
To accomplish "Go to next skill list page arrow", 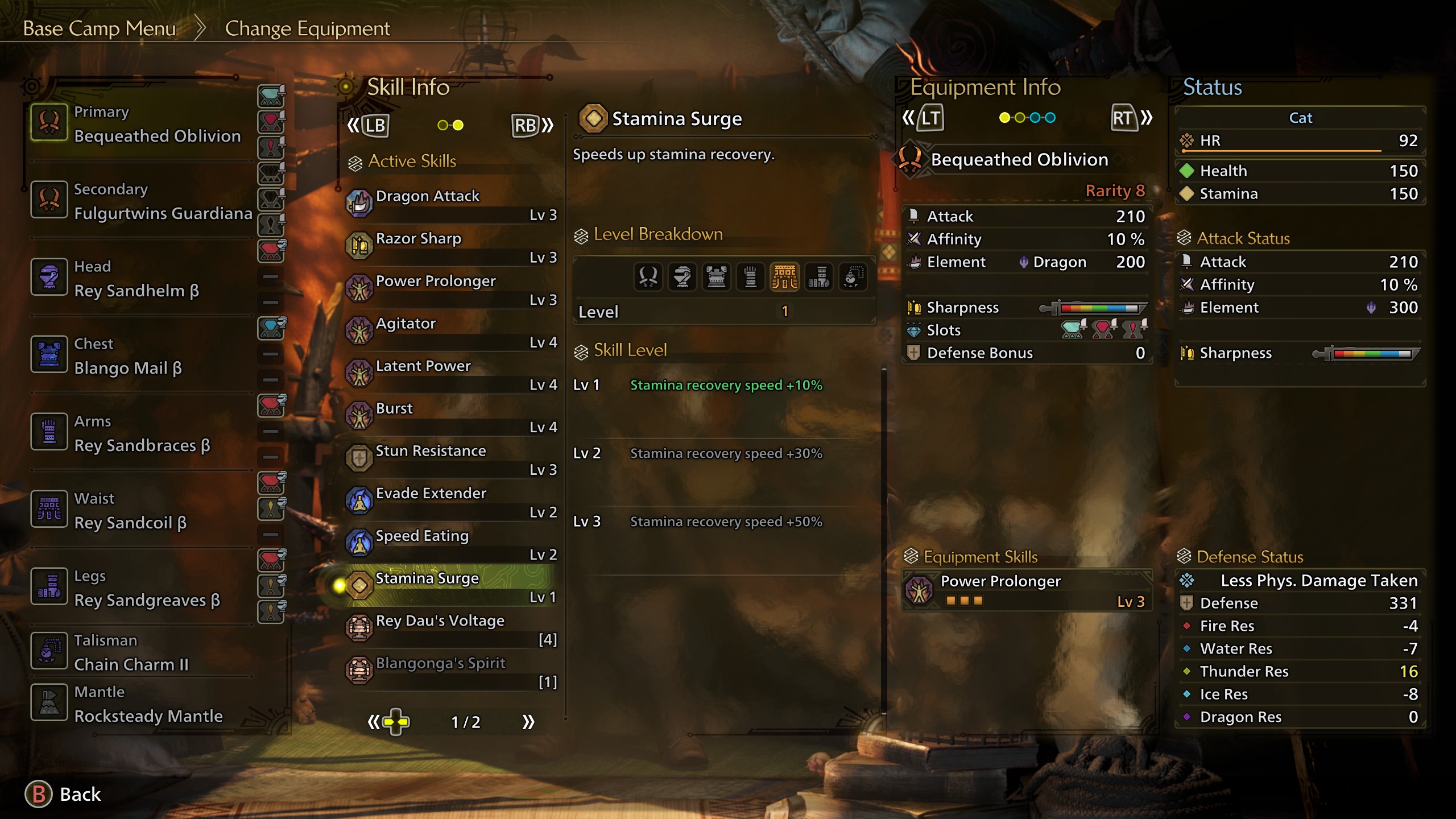I will point(528,722).
